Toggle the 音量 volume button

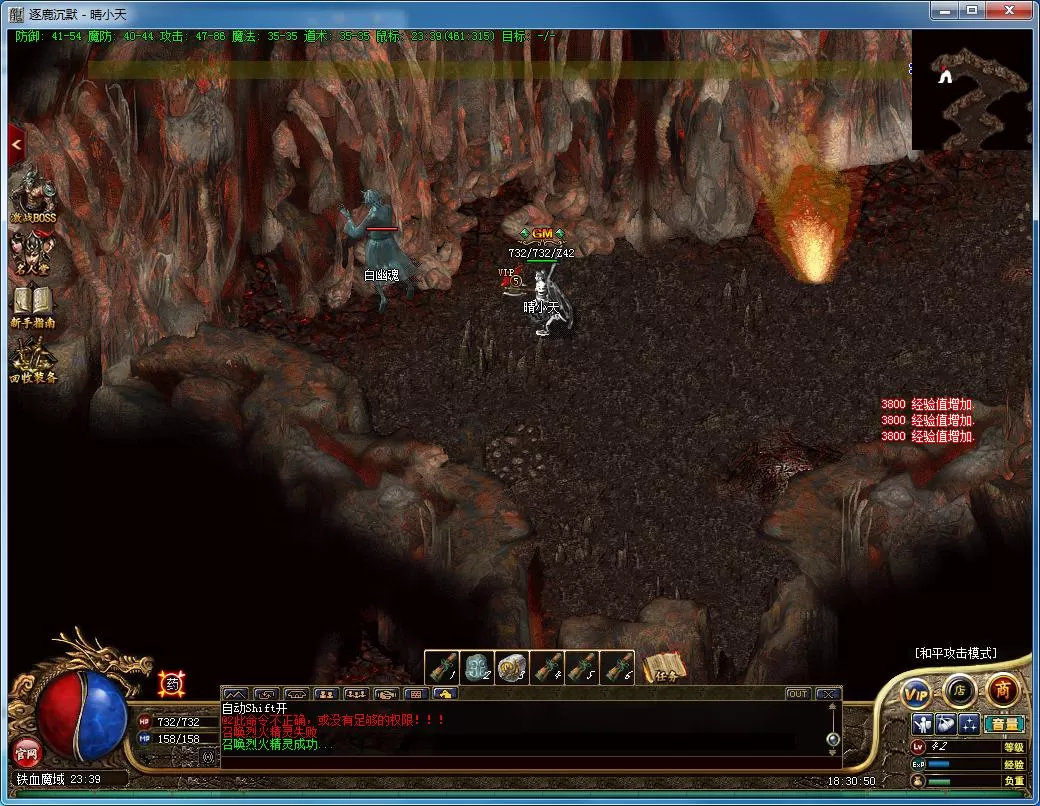[1003, 724]
